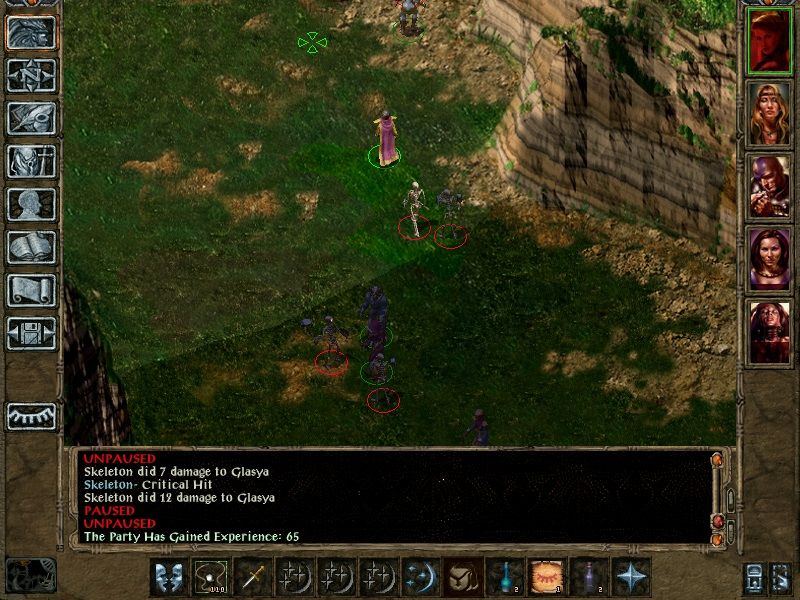Viewport: 800px width, 600px height.
Task: Click the clock in the bottom-left corner
Action: click(x=30, y=575)
